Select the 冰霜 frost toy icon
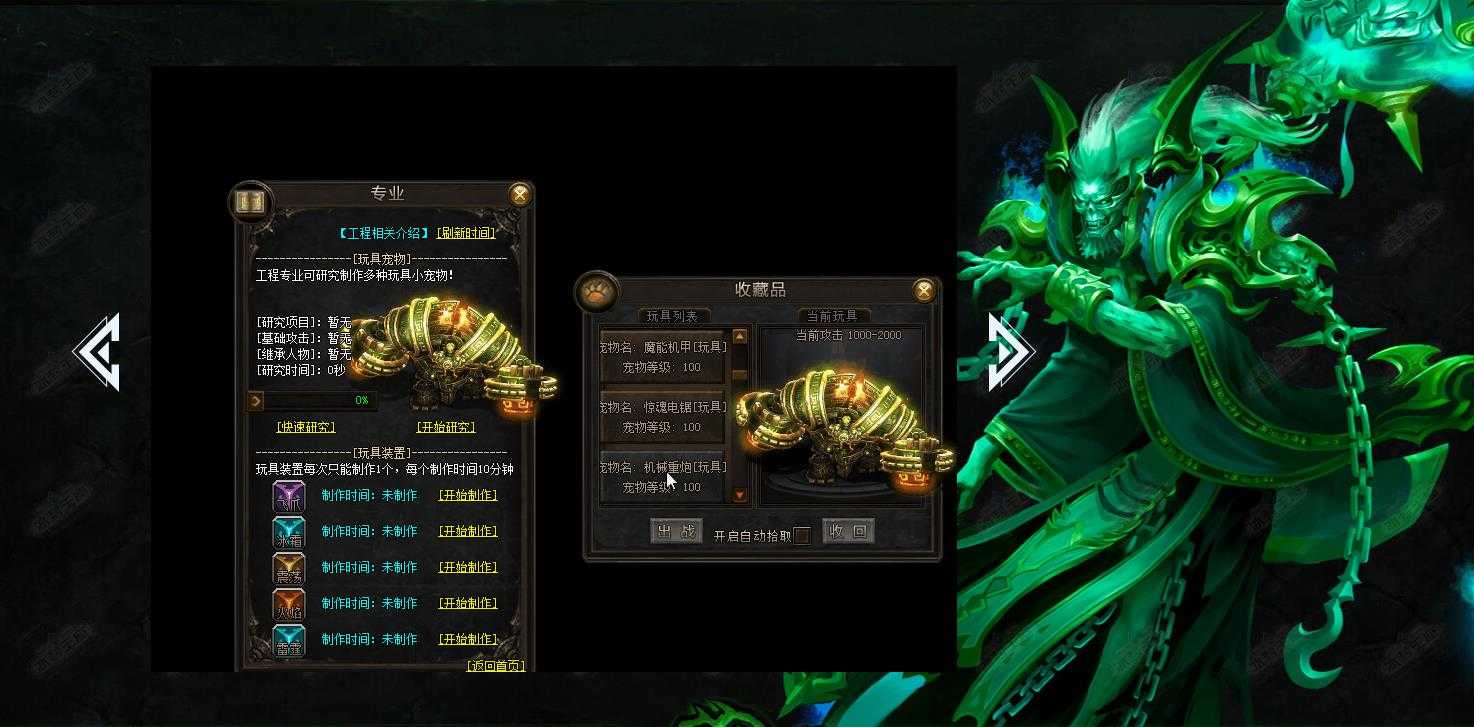1474x727 pixels. click(288, 531)
